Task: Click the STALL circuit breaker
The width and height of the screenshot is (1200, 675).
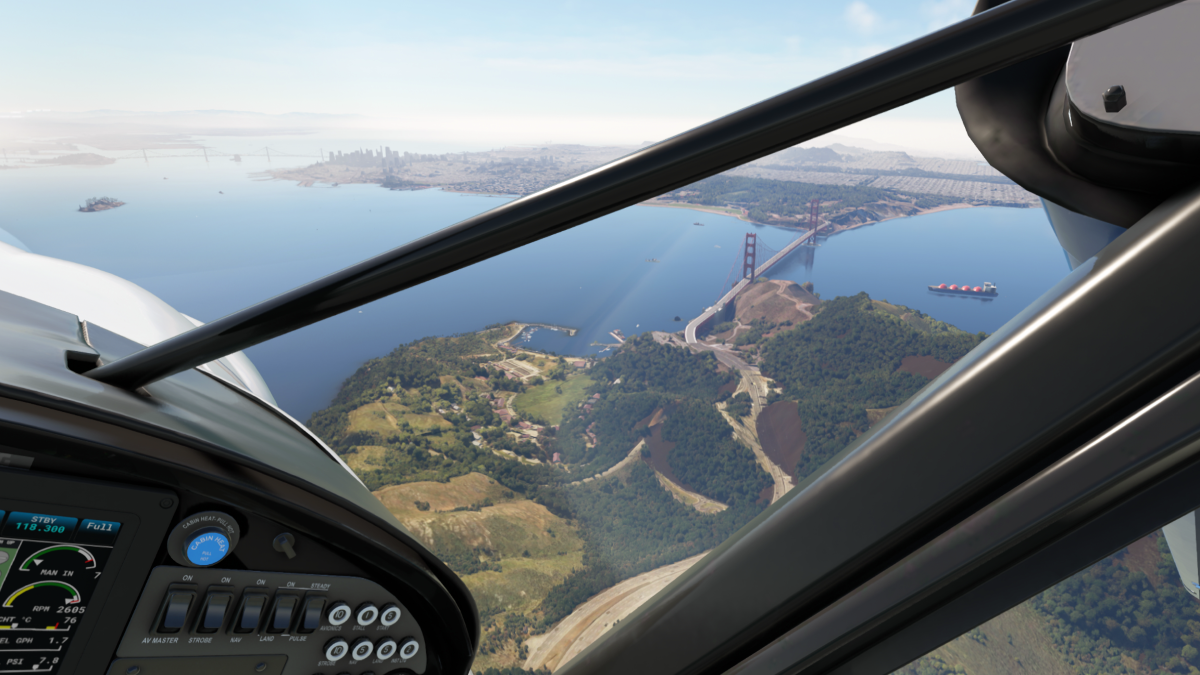Action: click(367, 615)
